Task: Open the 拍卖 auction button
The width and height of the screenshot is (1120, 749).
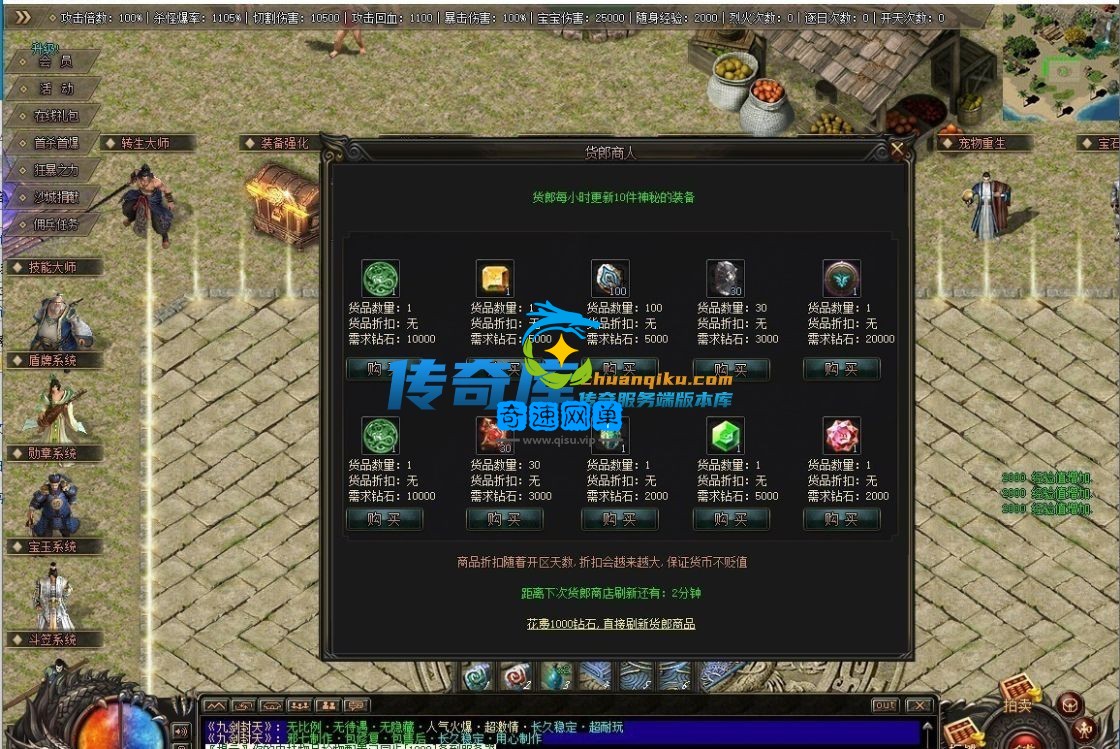Action: (x=1017, y=704)
